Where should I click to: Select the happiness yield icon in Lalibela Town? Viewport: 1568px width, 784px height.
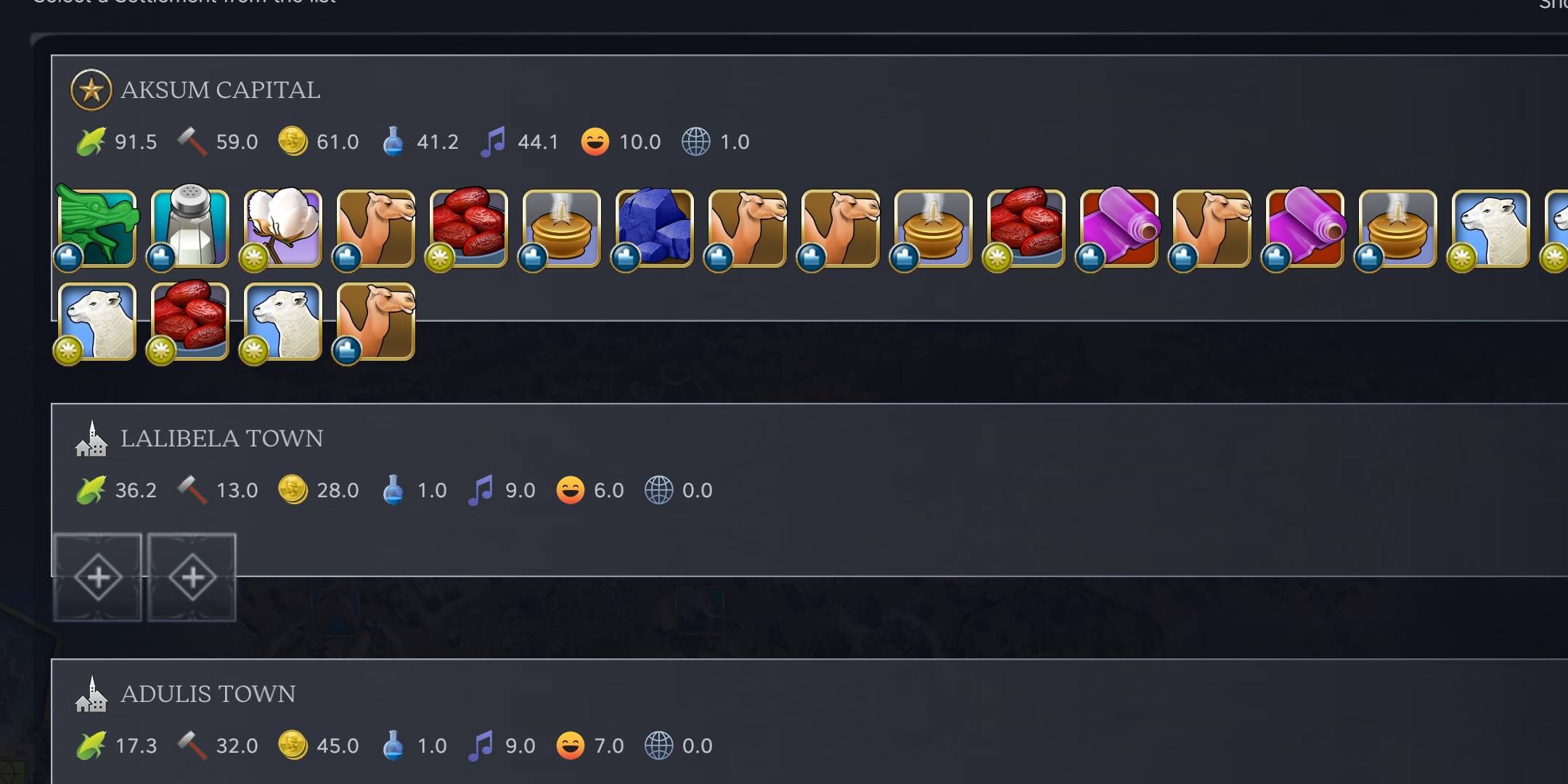tap(571, 489)
